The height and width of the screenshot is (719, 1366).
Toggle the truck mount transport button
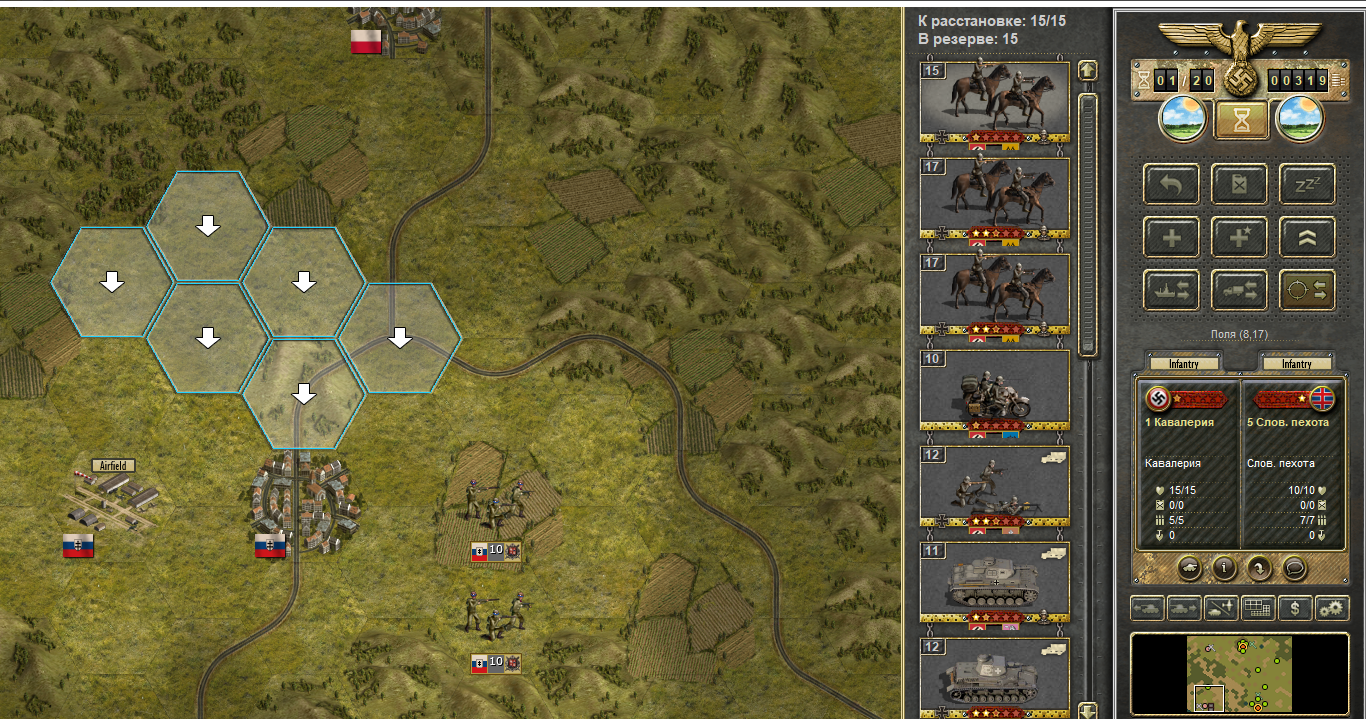coord(1240,290)
